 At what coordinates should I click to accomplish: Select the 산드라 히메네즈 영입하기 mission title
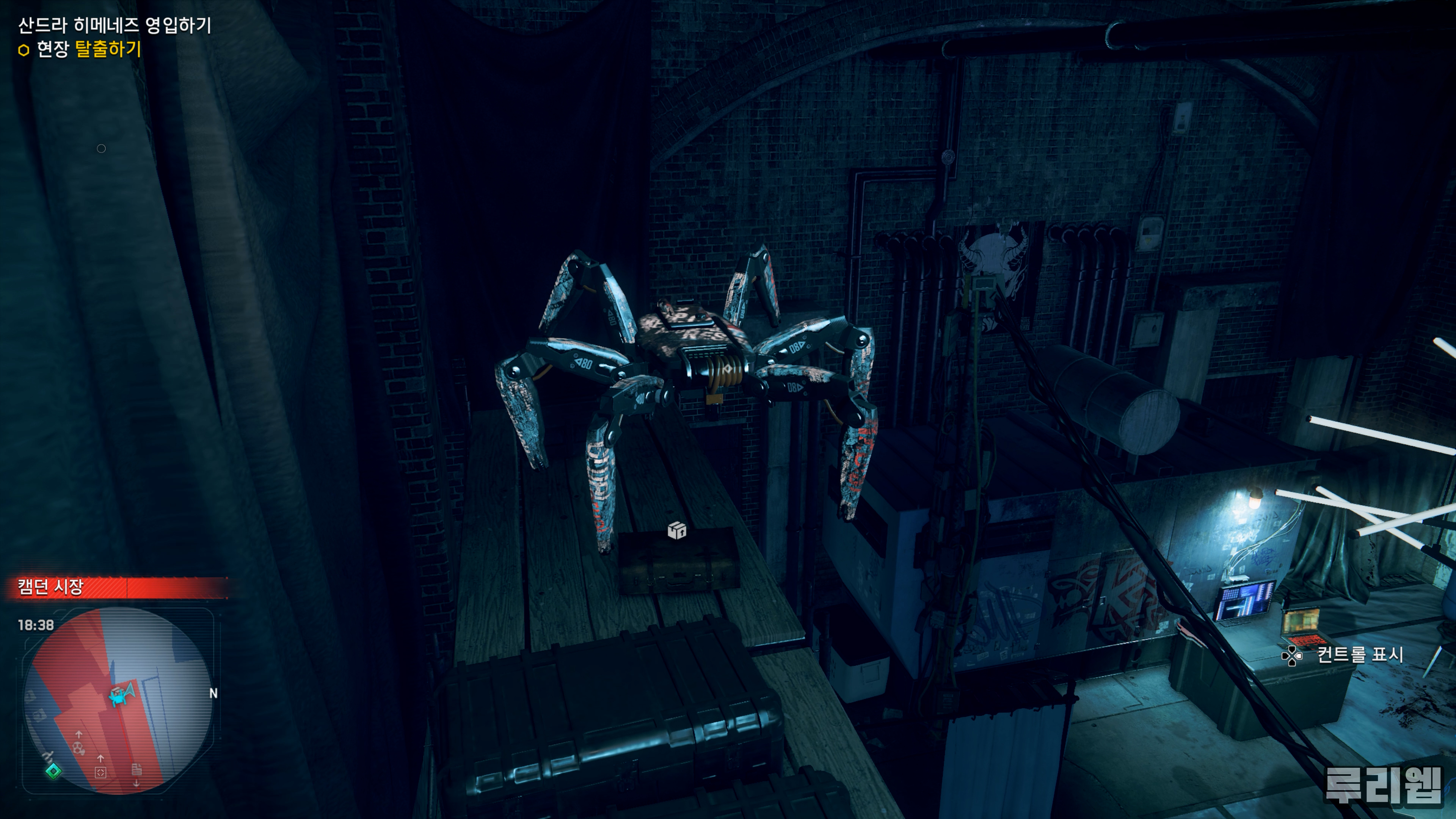(115, 25)
